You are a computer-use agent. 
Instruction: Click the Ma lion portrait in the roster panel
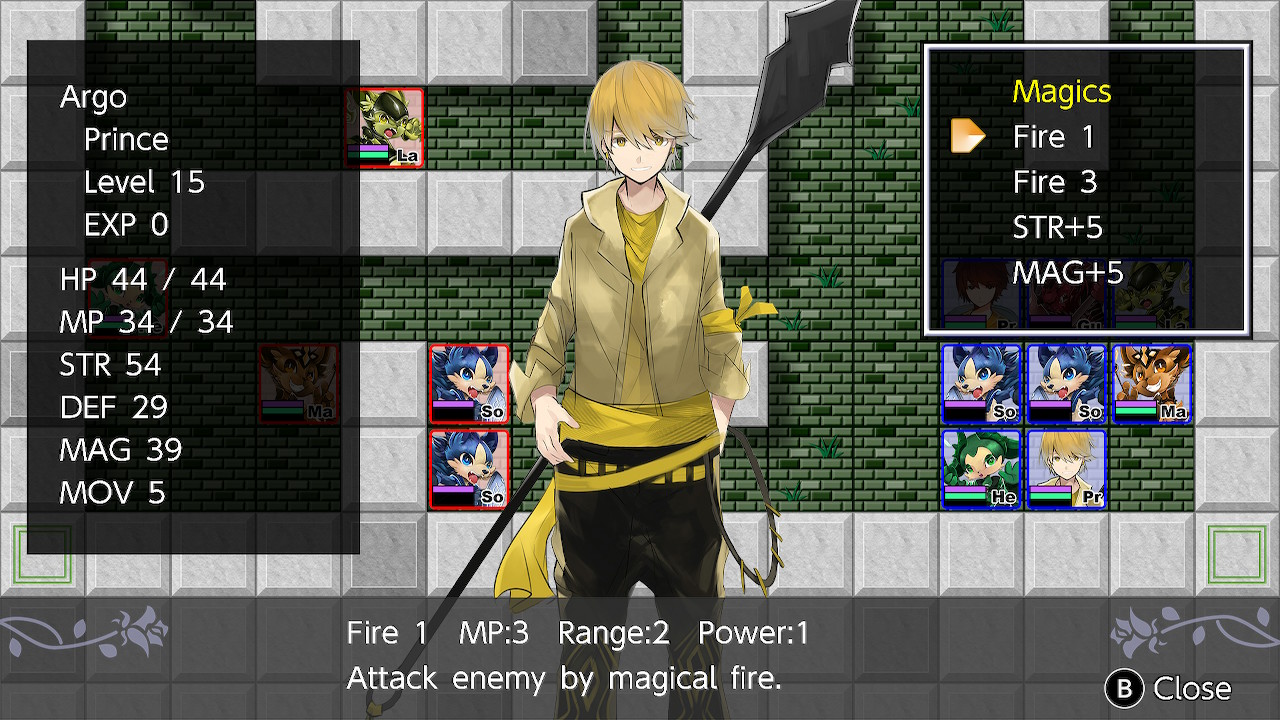point(1151,383)
